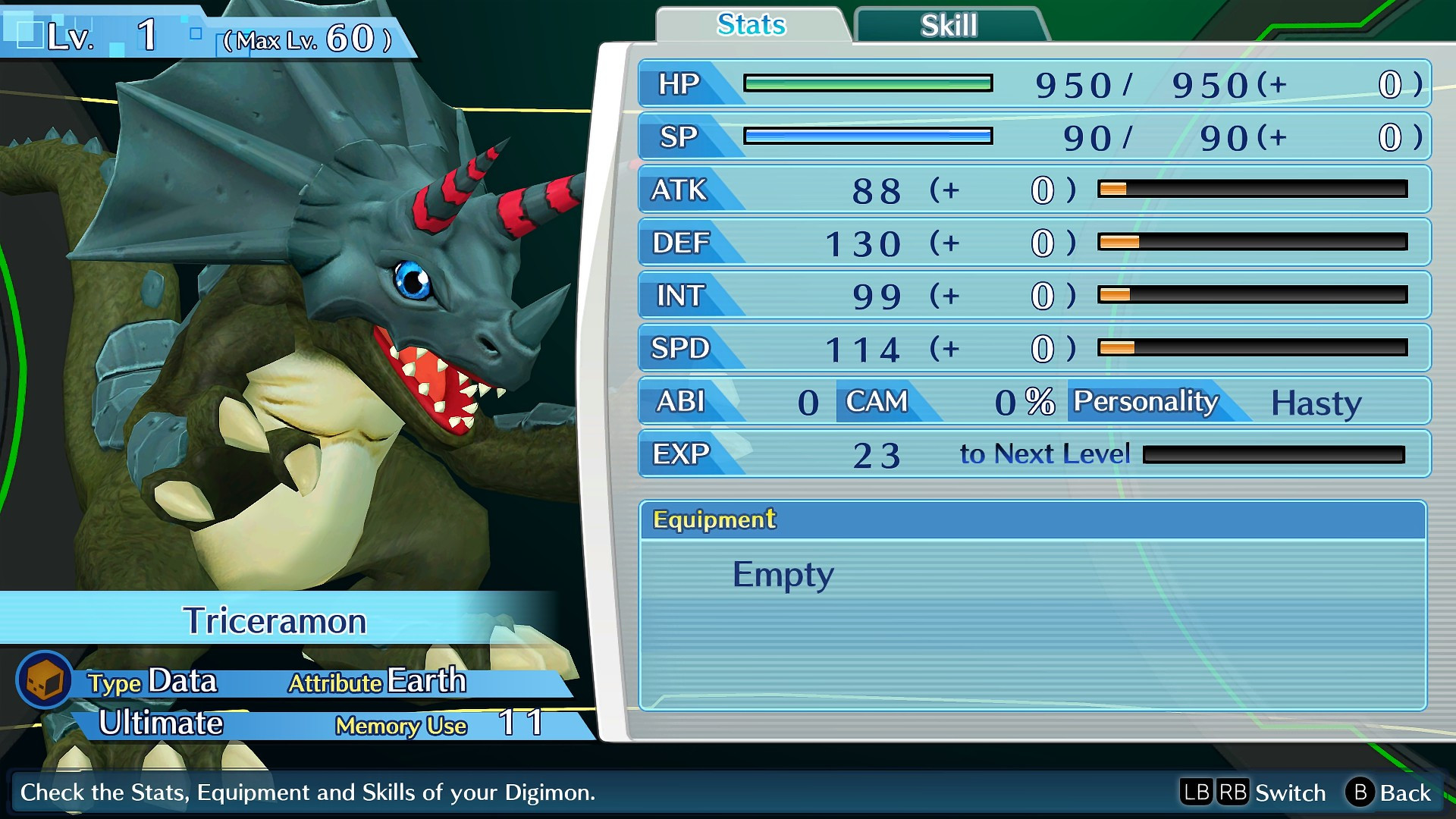1456x819 pixels.
Task: Click the SPD stat banner
Action: pos(682,349)
